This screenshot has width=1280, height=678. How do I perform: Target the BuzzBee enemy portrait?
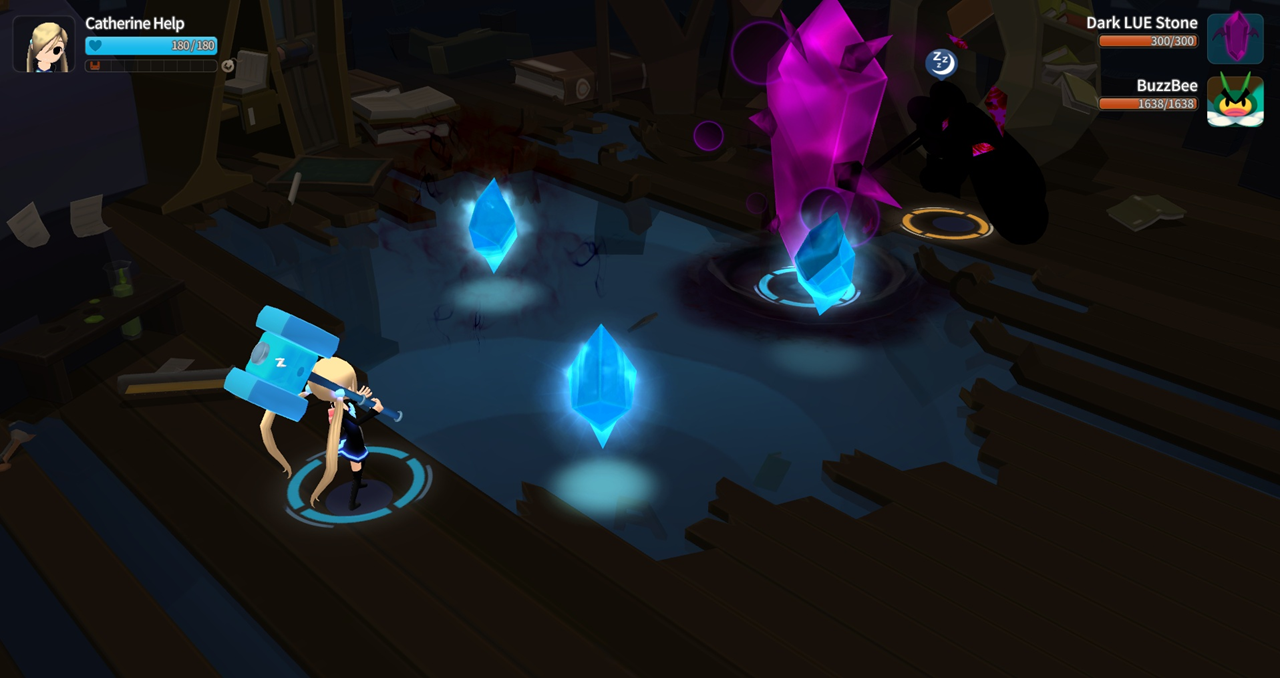1235,101
